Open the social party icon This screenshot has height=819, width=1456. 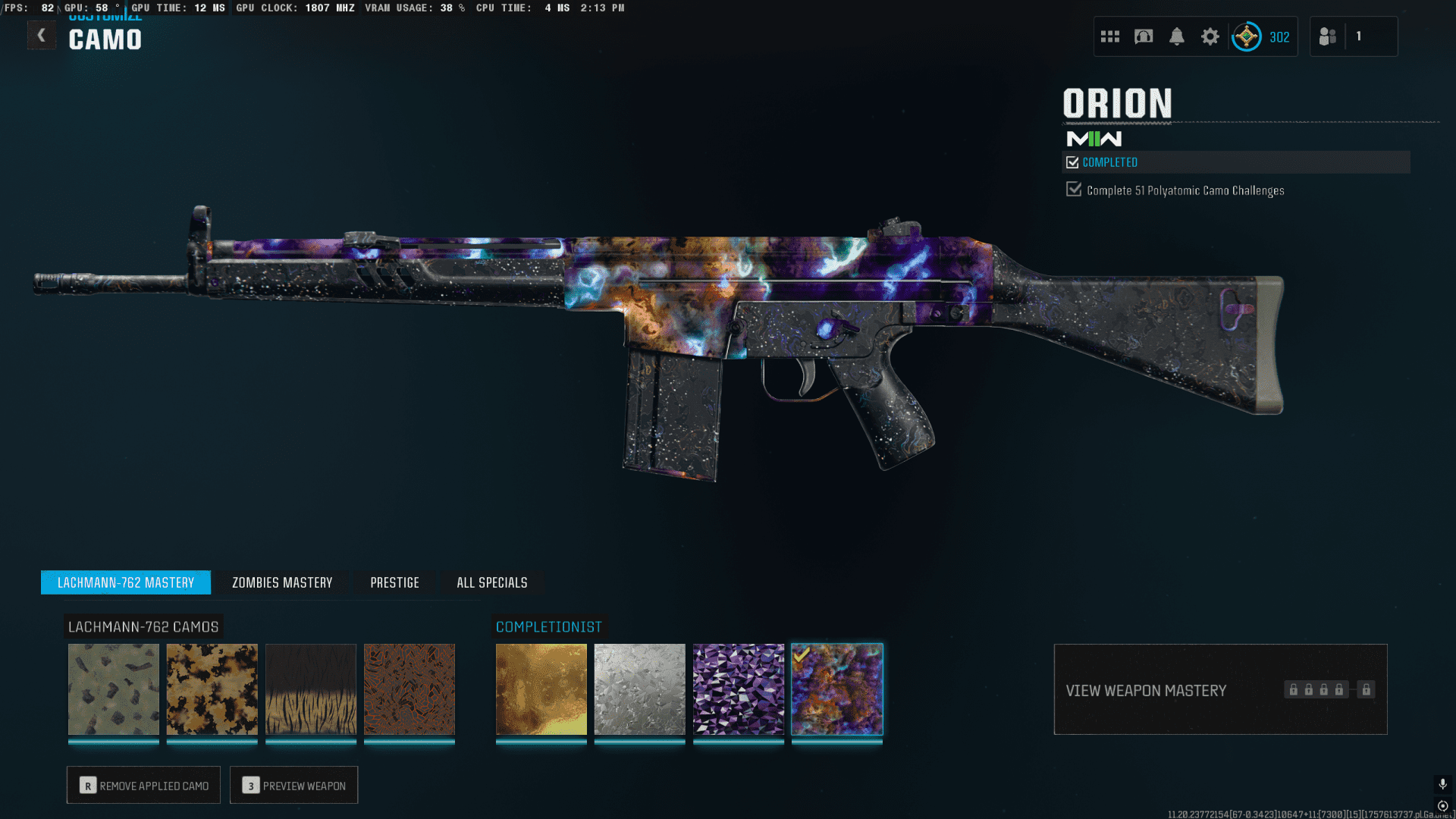(1328, 36)
